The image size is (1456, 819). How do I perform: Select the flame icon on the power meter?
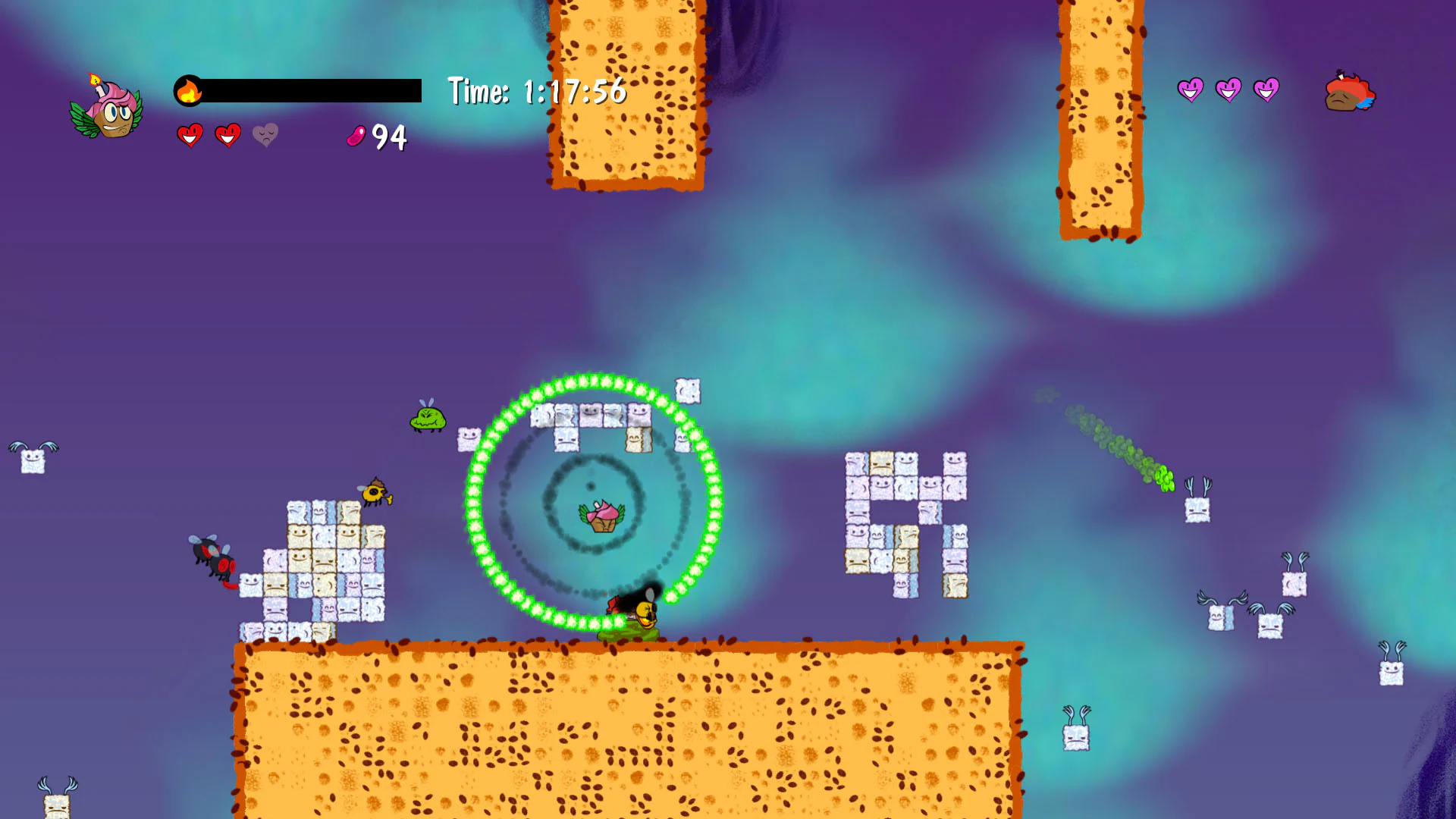click(x=189, y=91)
